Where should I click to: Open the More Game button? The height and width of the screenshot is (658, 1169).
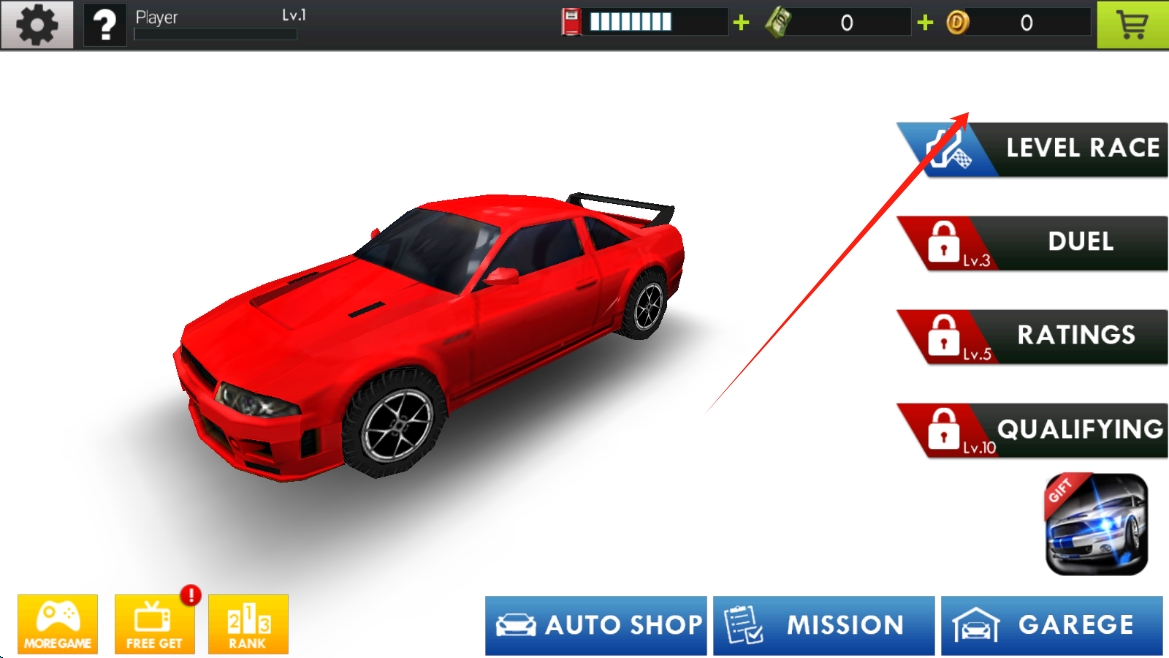coord(58,624)
